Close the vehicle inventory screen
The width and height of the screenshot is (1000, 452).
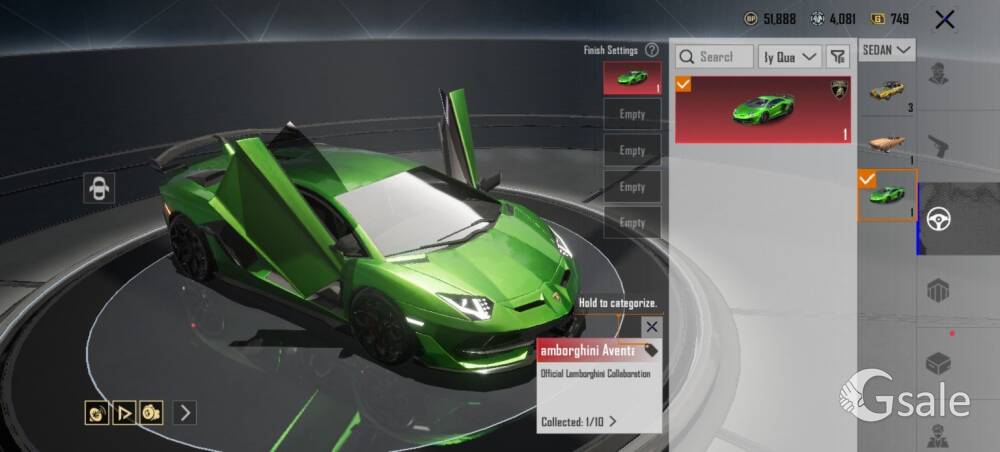(944, 19)
